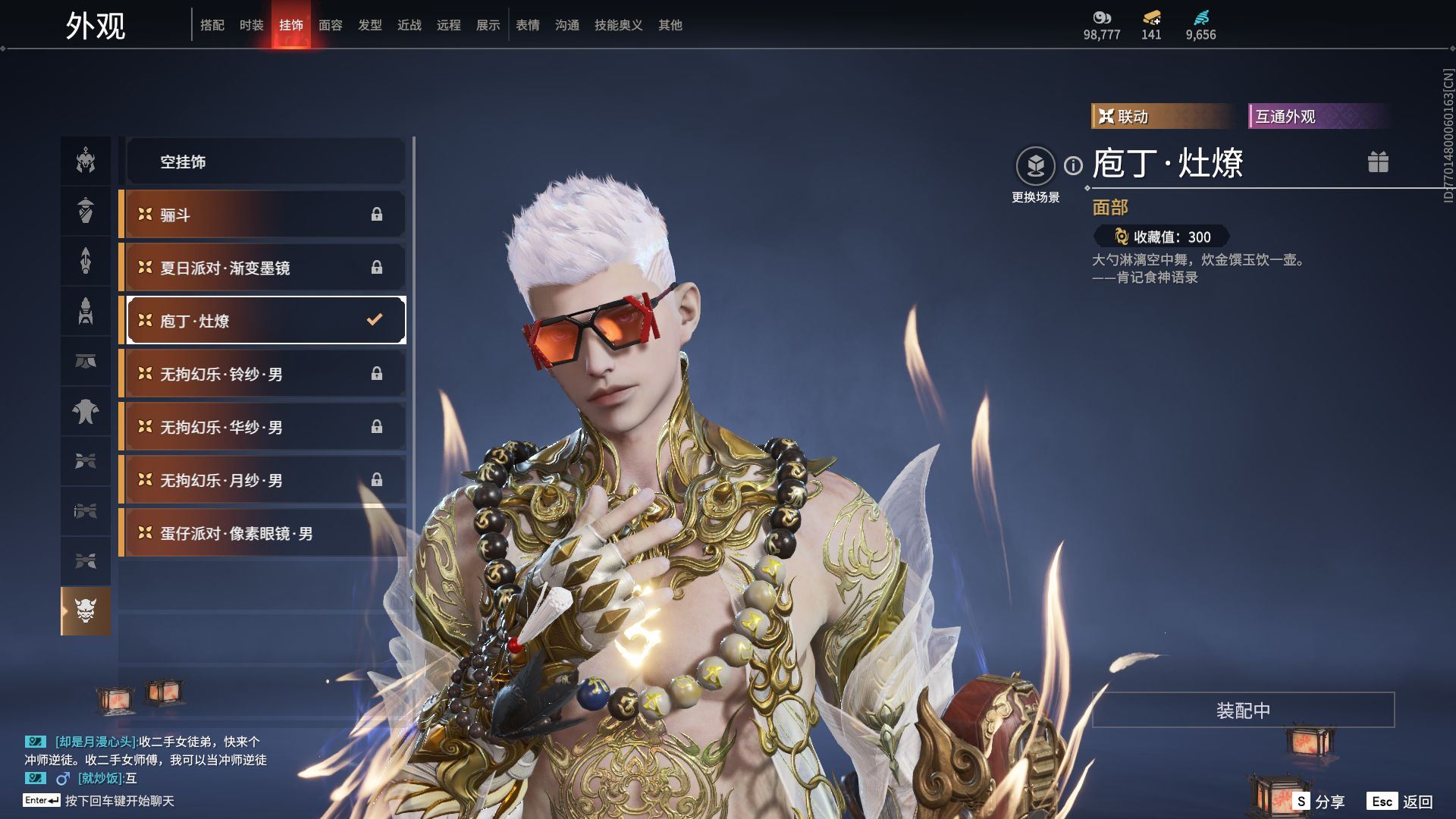This screenshot has width=1456, height=819.
Task: Go to the 发型 tab
Action: 369,25
